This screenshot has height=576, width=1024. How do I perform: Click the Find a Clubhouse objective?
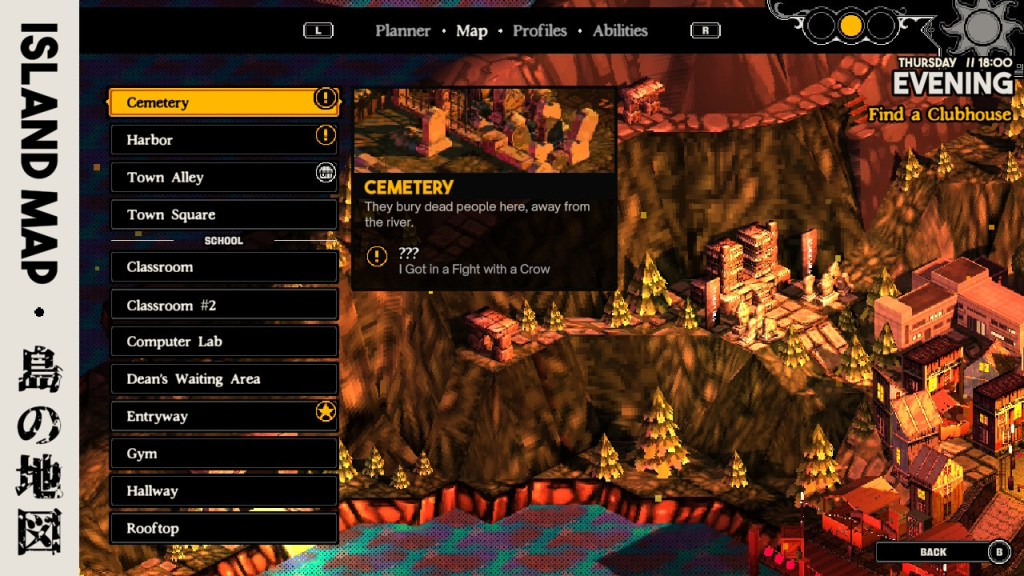click(x=939, y=114)
